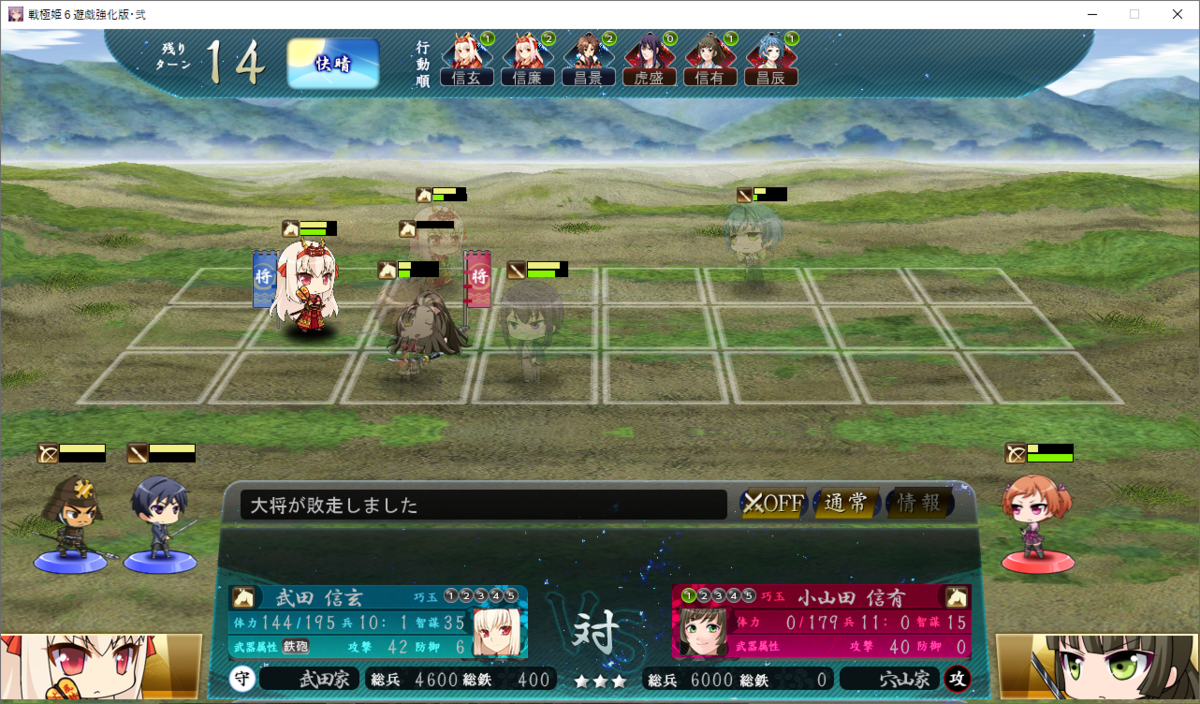Viewport: 1200px width, 704px height.
Task: Choose 昌辰 in the turn order
Action: (771, 60)
